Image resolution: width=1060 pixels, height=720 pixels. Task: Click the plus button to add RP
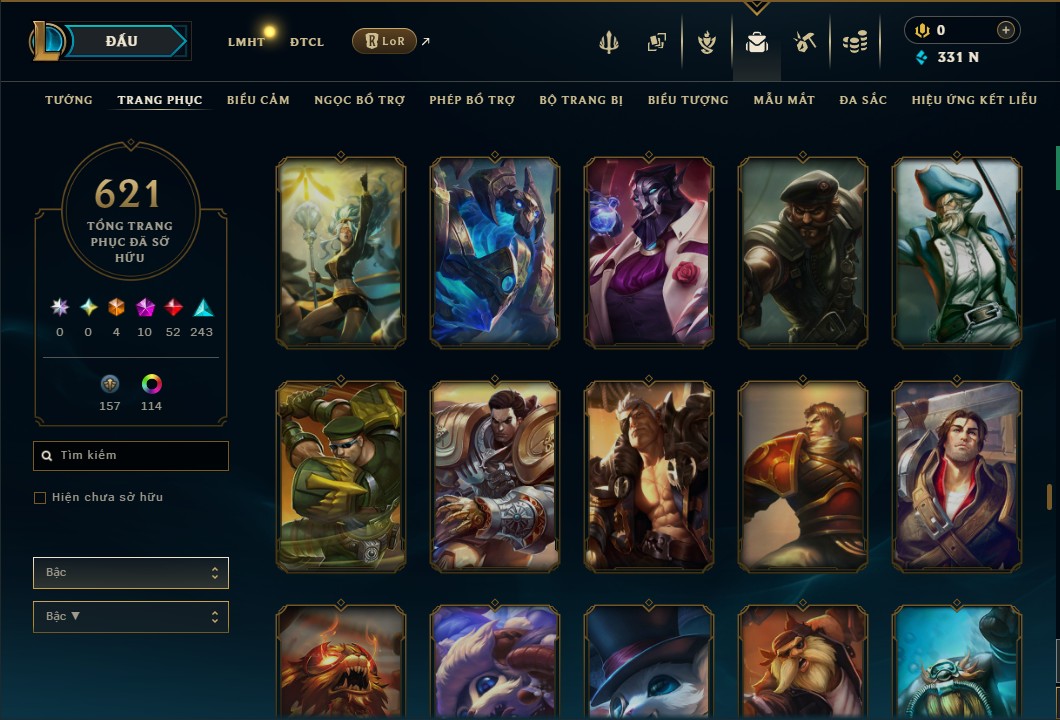pos(1005,30)
